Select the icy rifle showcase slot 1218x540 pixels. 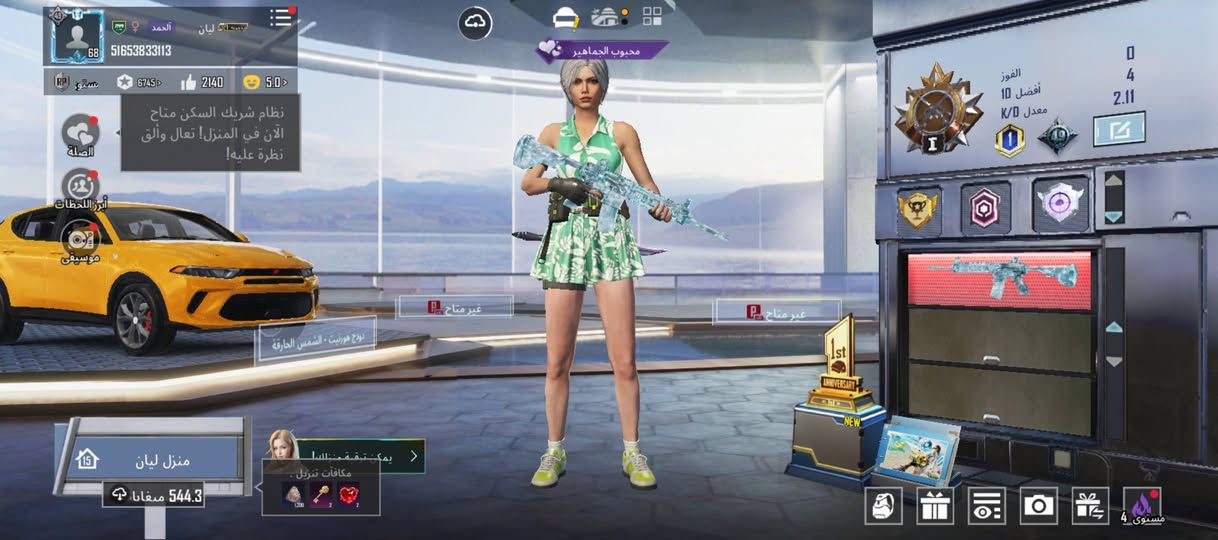coord(999,281)
